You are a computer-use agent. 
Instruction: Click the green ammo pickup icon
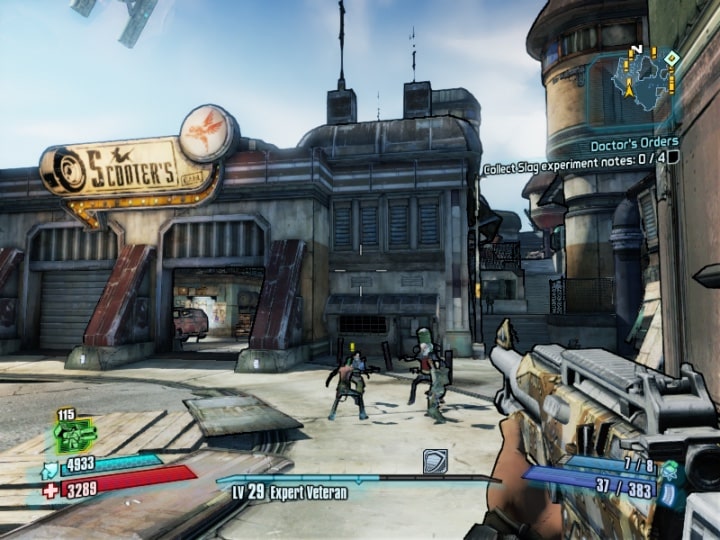74,434
